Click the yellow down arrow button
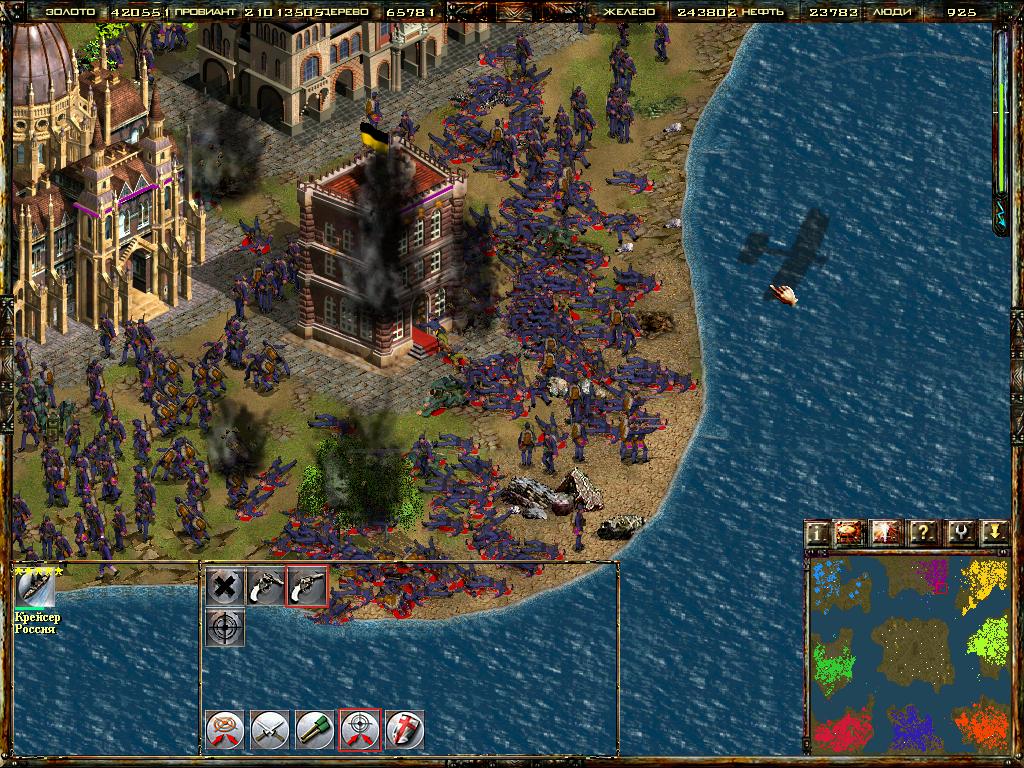This screenshot has width=1024, height=768. (993, 533)
